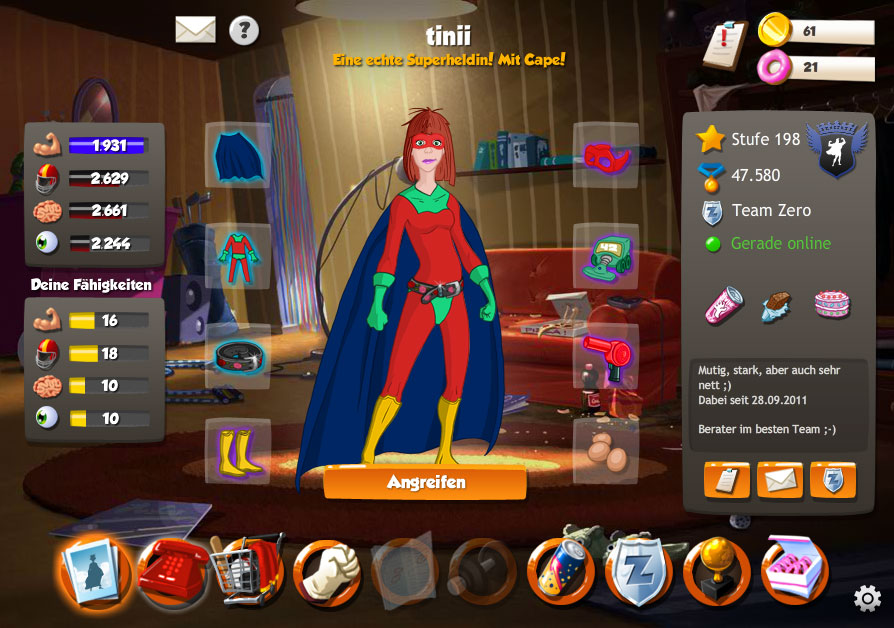Click the orange Angreifen attack button

tap(425, 482)
